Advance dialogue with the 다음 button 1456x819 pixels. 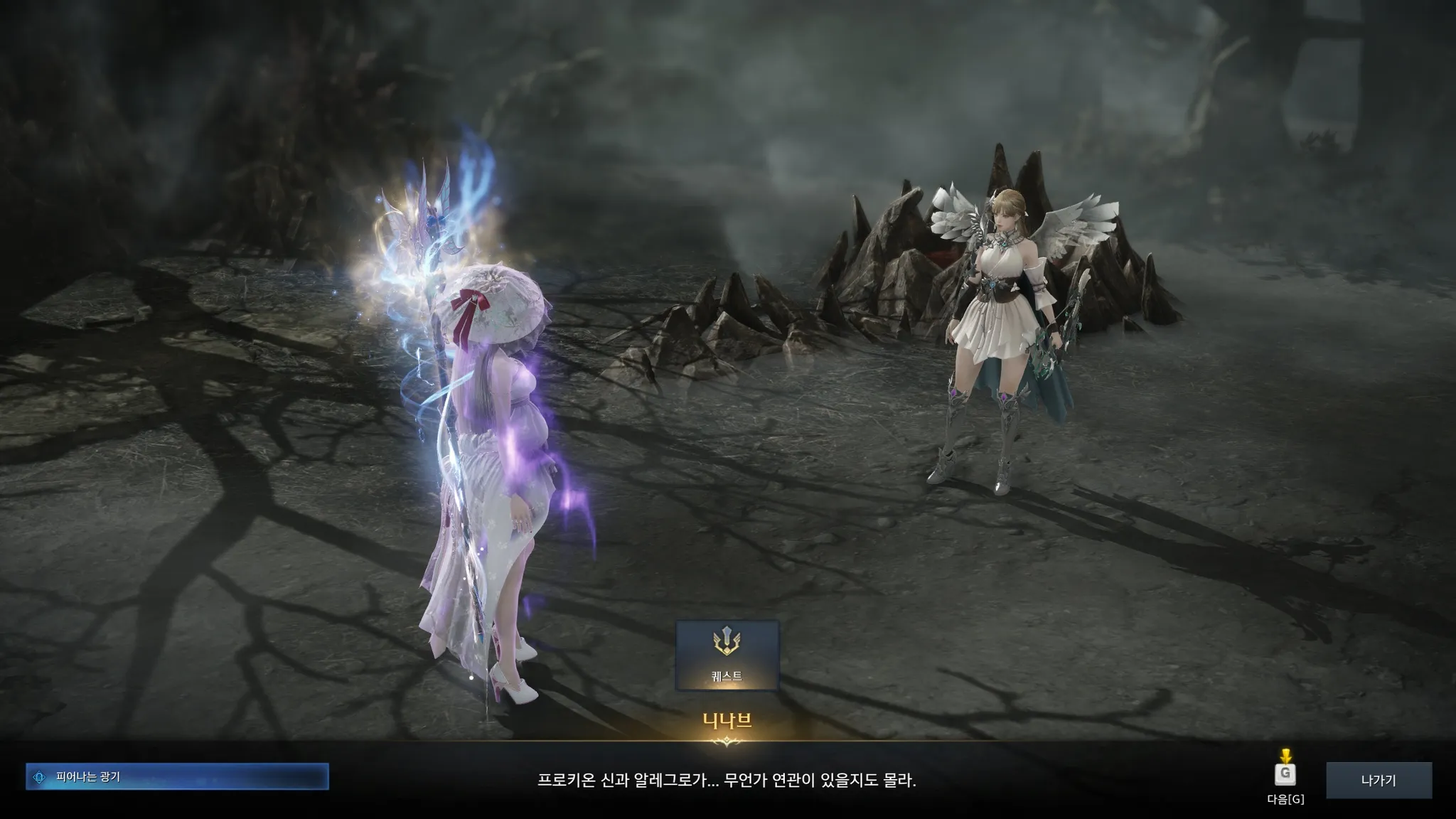tap(1285, 776)
